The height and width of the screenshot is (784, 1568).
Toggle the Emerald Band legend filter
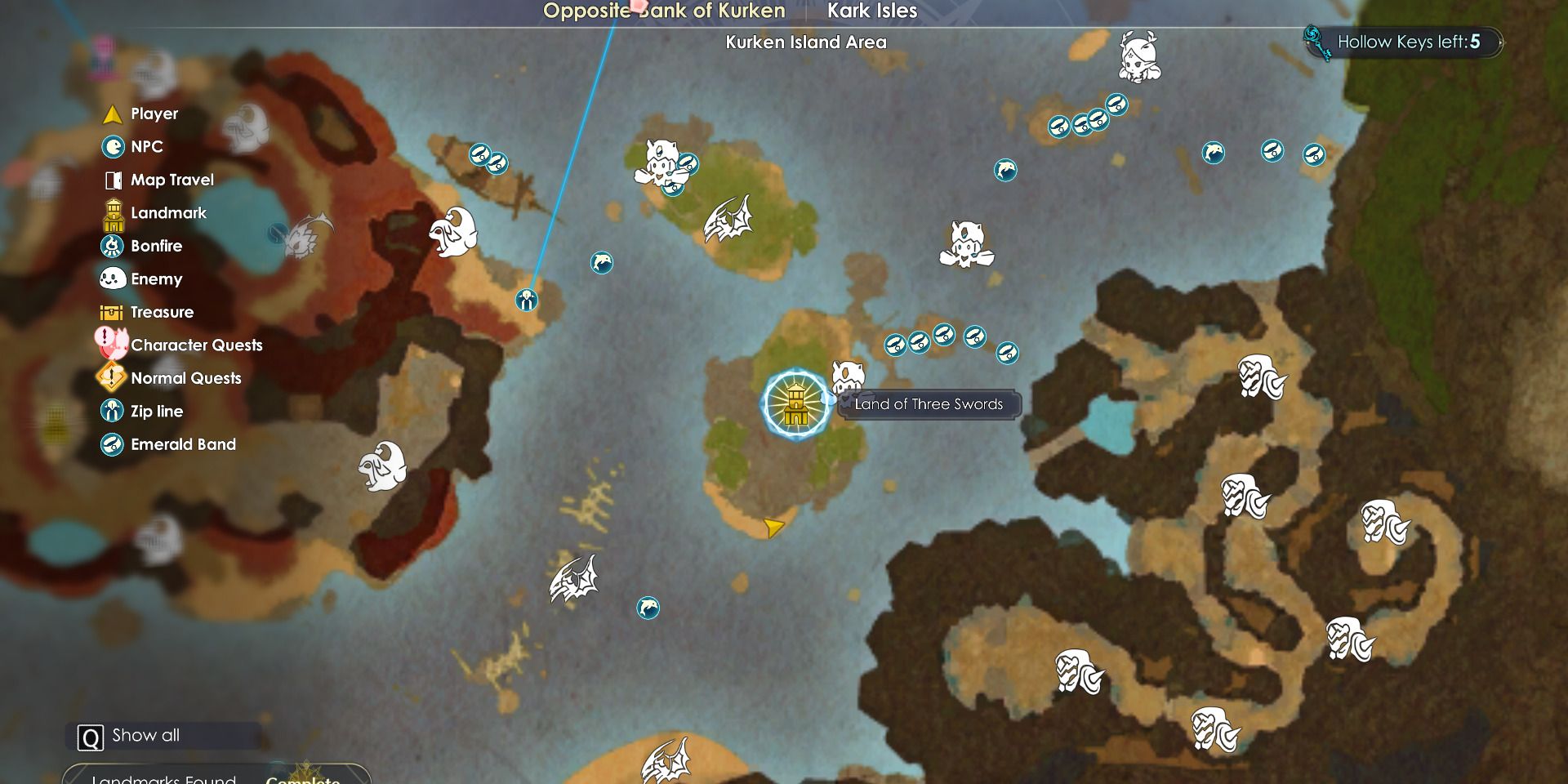pyautogui.click(x=169, y=444)
